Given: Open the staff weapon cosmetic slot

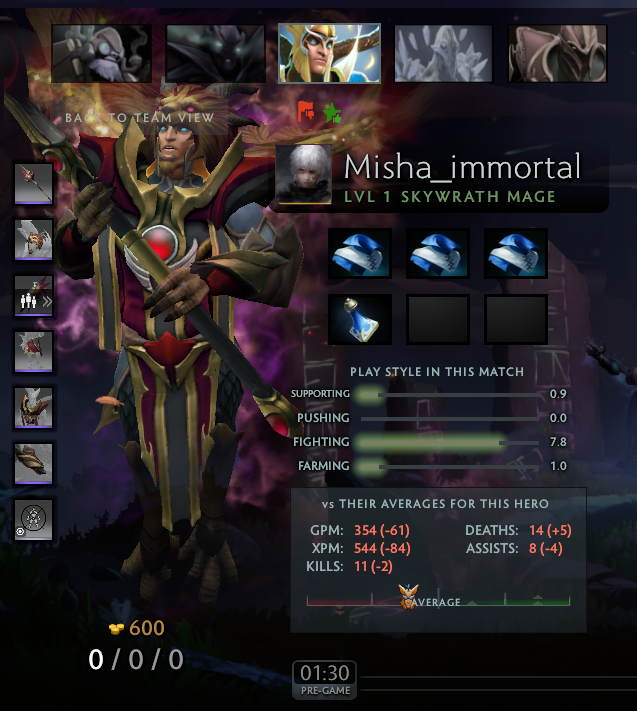Looking at the screenshot, I should pos(33,184).
